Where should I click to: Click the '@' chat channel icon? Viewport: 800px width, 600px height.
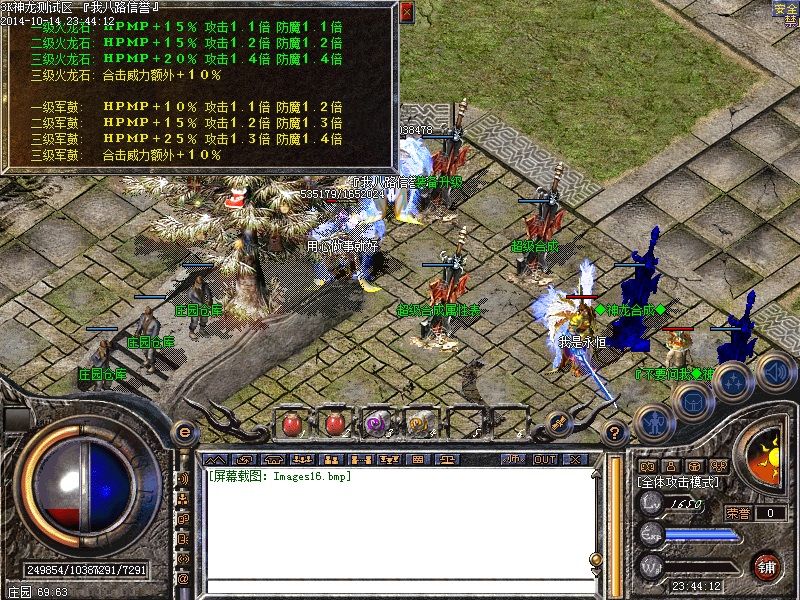tap(183, 578)
